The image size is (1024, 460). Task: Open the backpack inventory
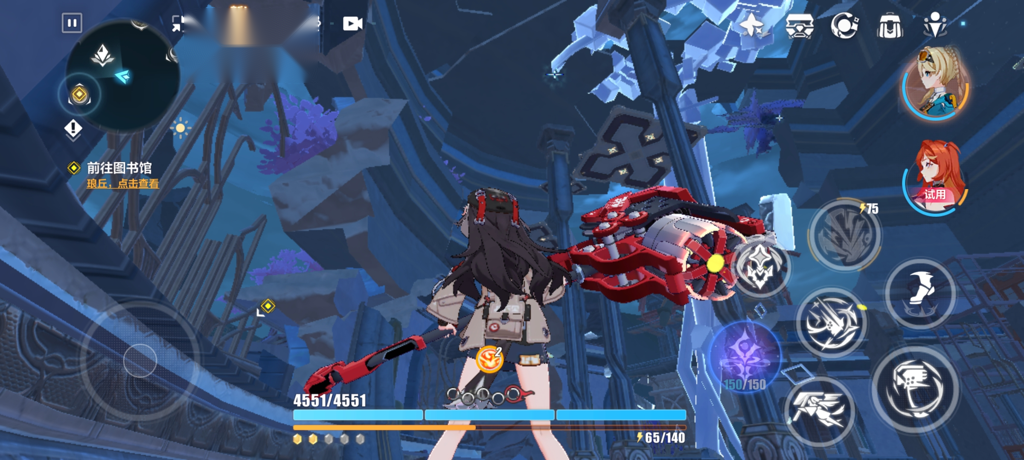pyautogui.click(x=890, y=26)
